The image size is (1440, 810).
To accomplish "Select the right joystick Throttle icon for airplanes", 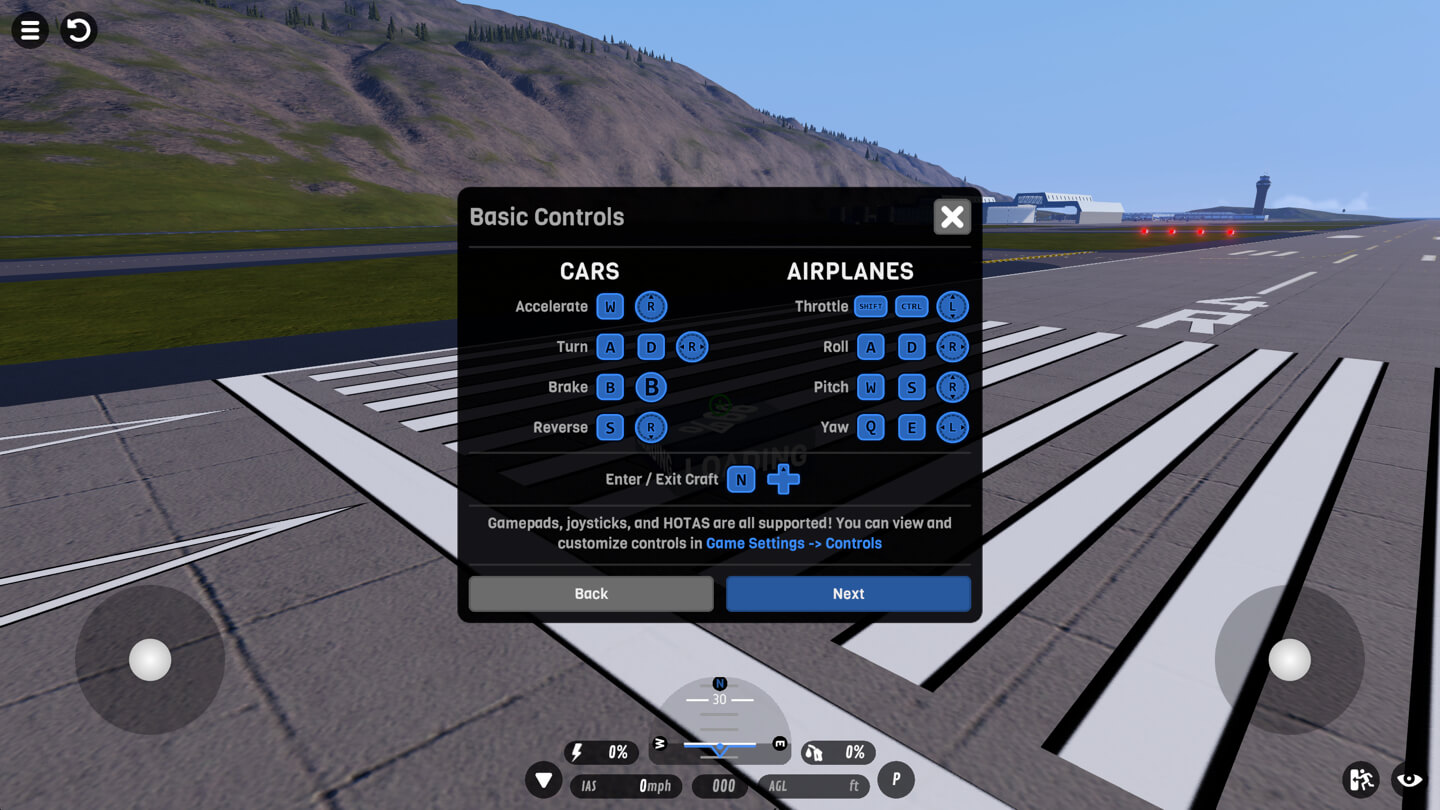I will 952,306.
